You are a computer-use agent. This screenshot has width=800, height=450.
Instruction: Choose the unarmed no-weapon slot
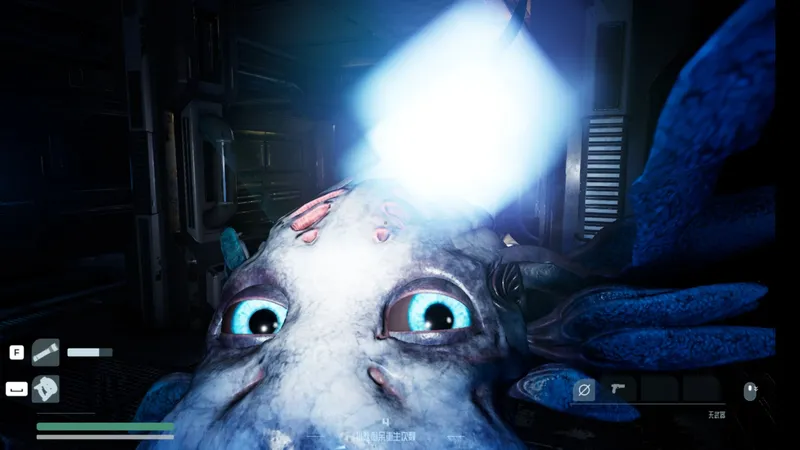587,389
